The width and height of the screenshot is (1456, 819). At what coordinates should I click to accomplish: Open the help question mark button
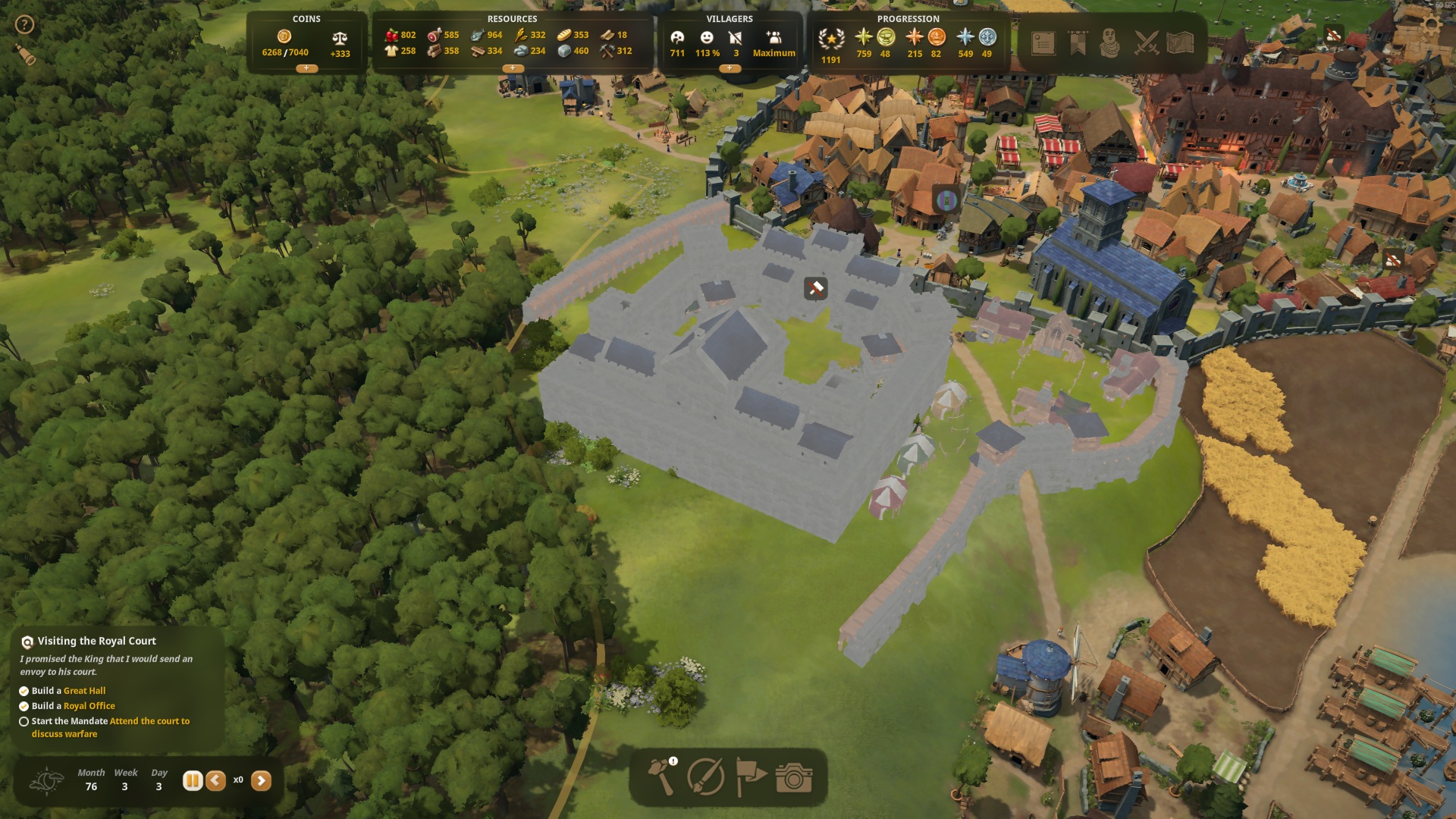(24, 25)
